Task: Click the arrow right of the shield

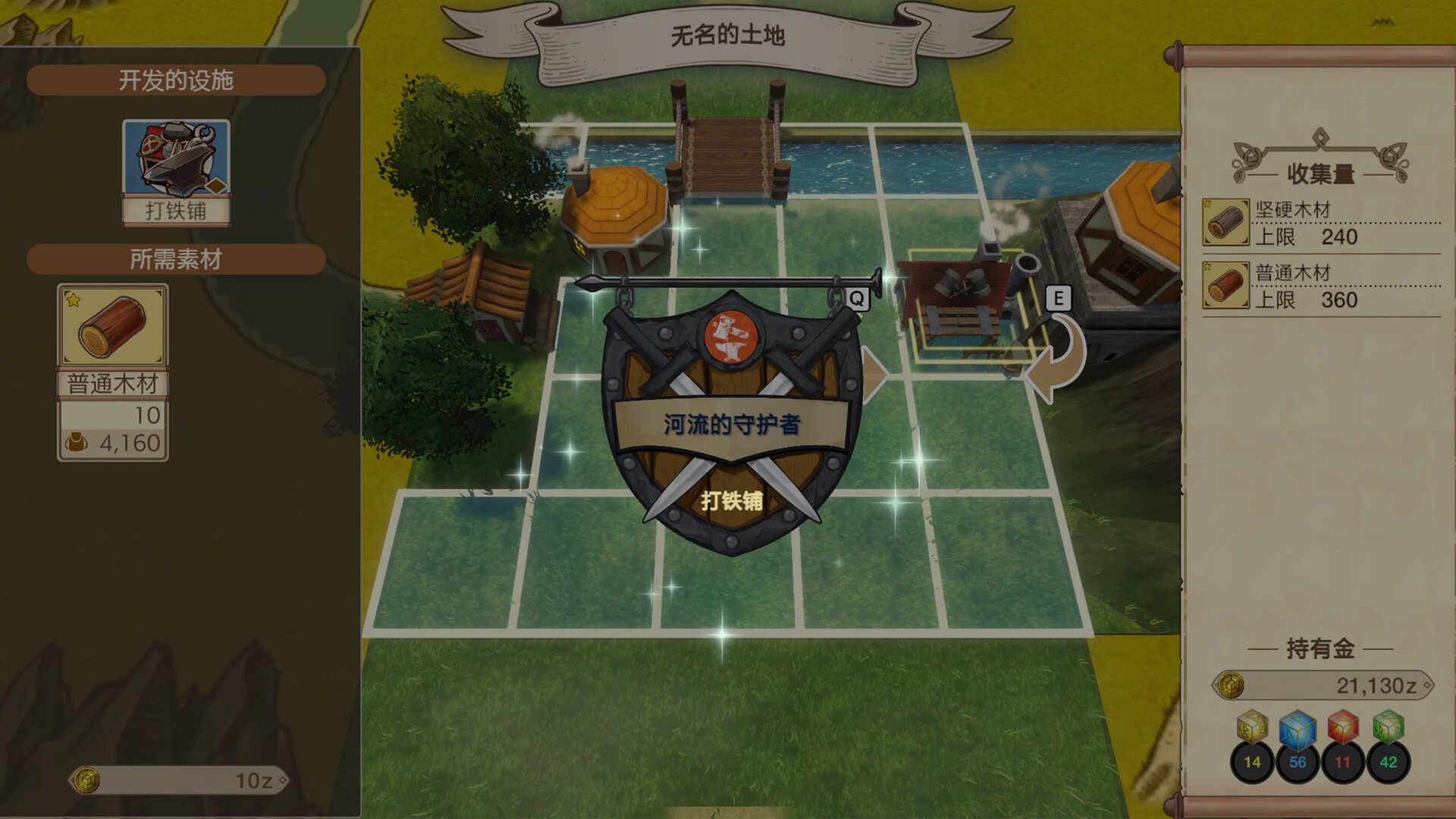Action: coord(874,374)
